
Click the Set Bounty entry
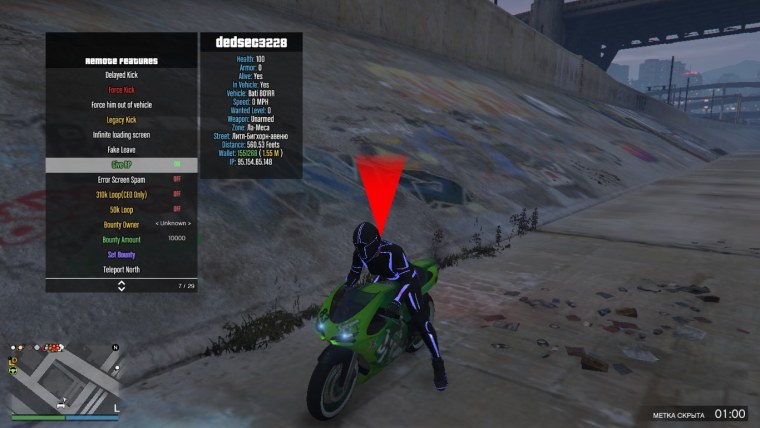[x=121, y=255]
